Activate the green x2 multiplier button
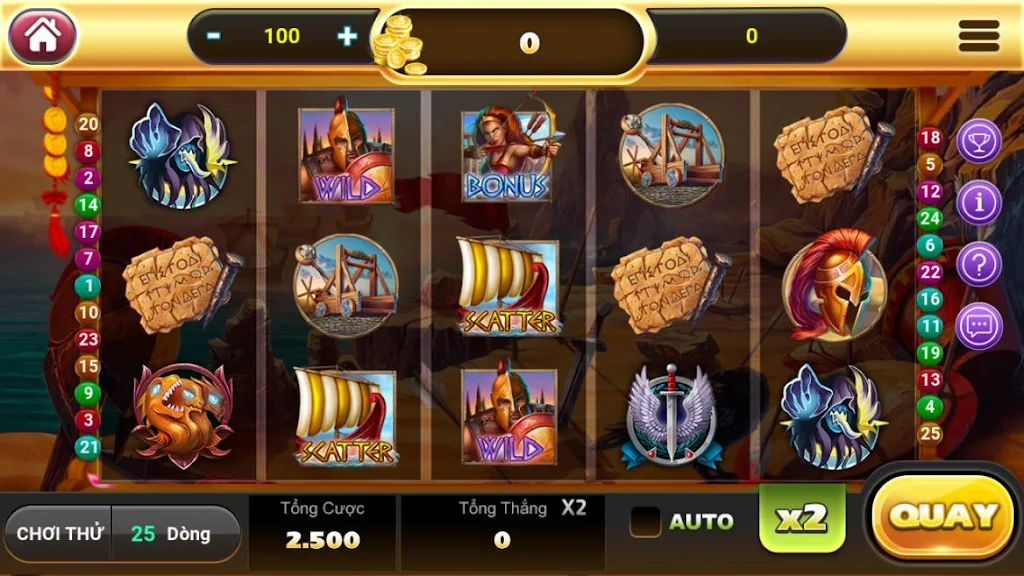This screenshot has height=576, width=1024. (x=802, y=518)
